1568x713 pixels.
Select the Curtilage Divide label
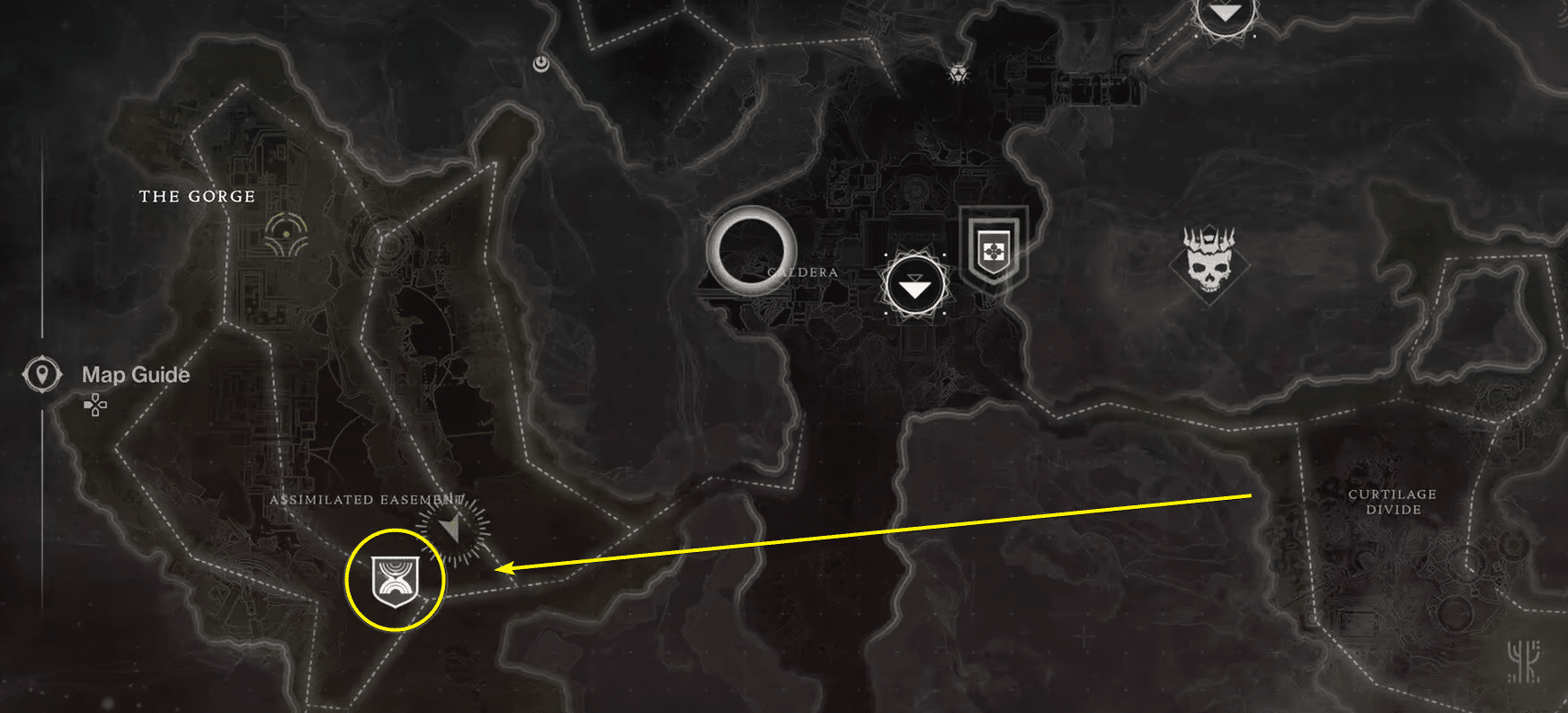(x=1391, y=501)
